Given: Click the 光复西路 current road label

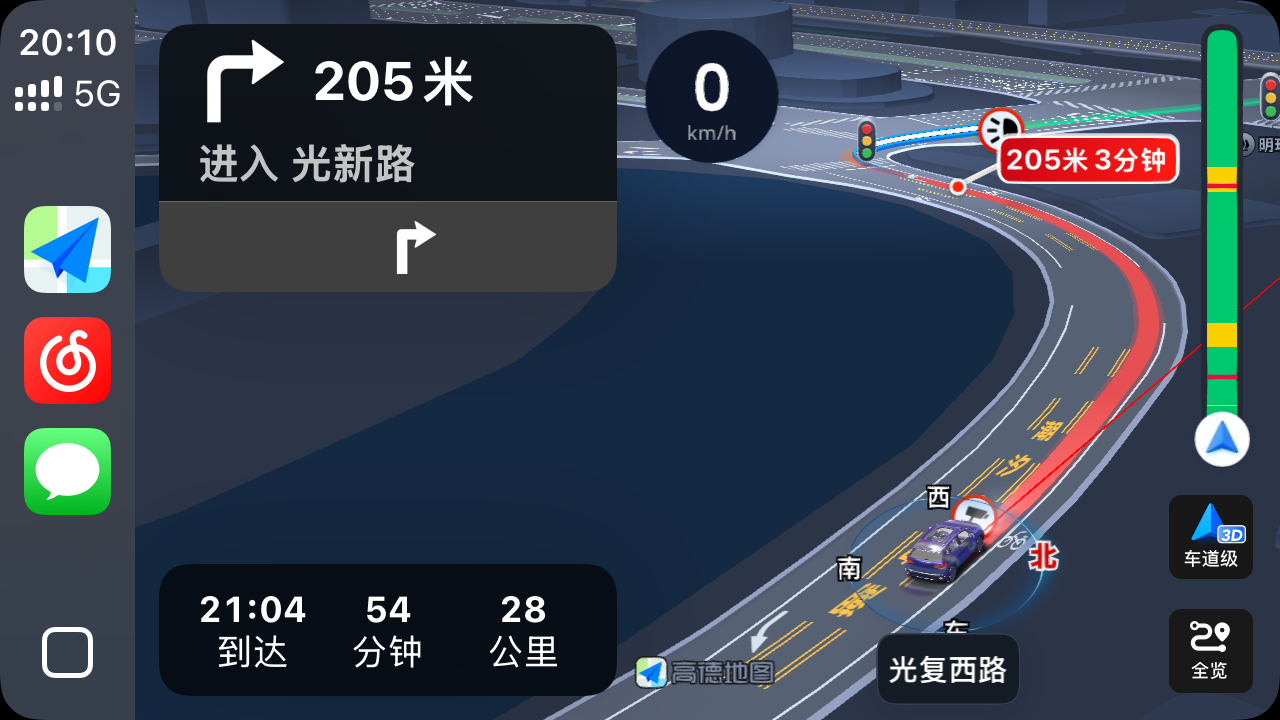Looking at the screenshot, I should click(x=947, y=669).
